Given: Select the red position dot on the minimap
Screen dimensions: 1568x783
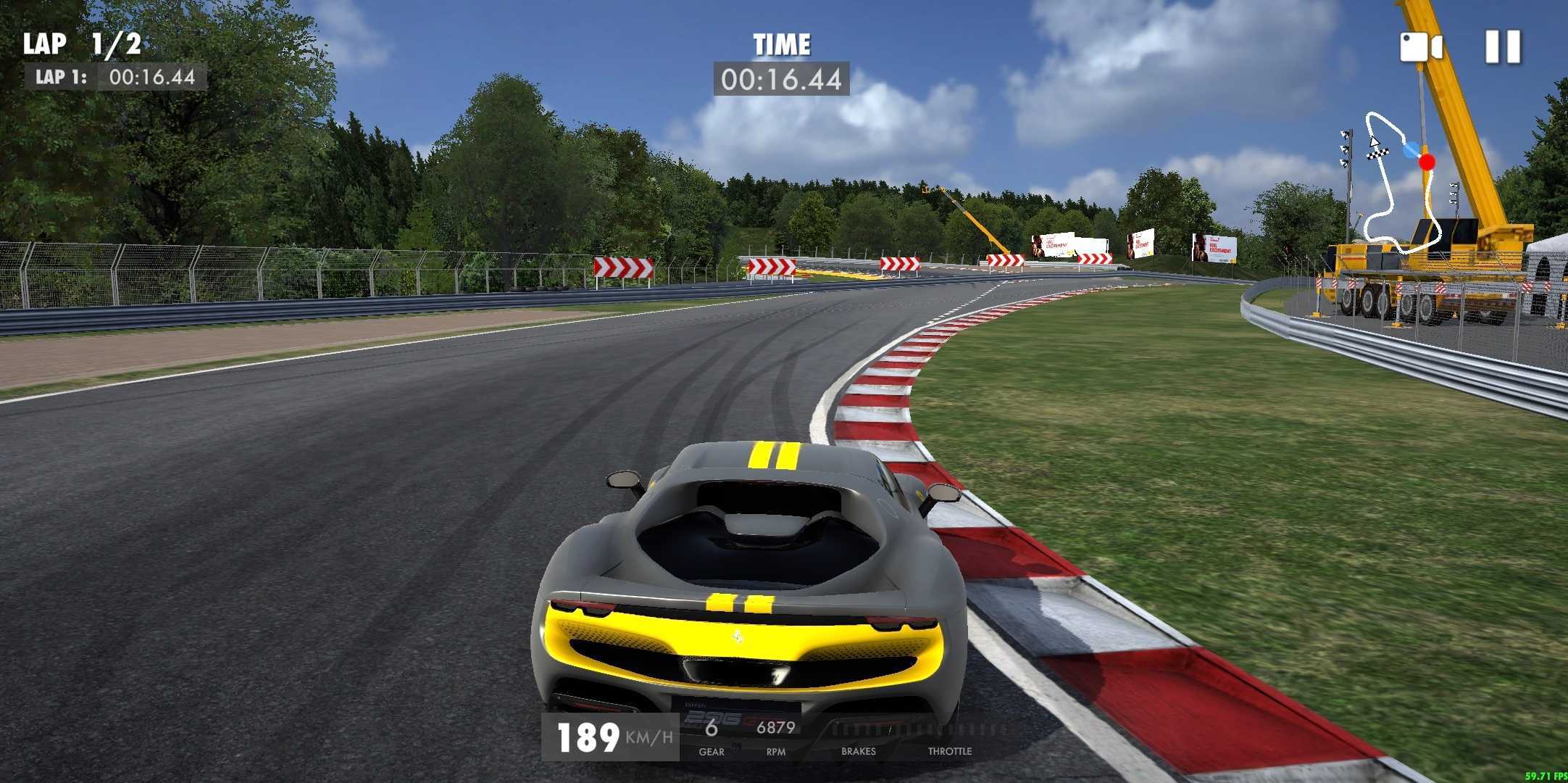Looking at the screenshot, I should [1427, 161].
